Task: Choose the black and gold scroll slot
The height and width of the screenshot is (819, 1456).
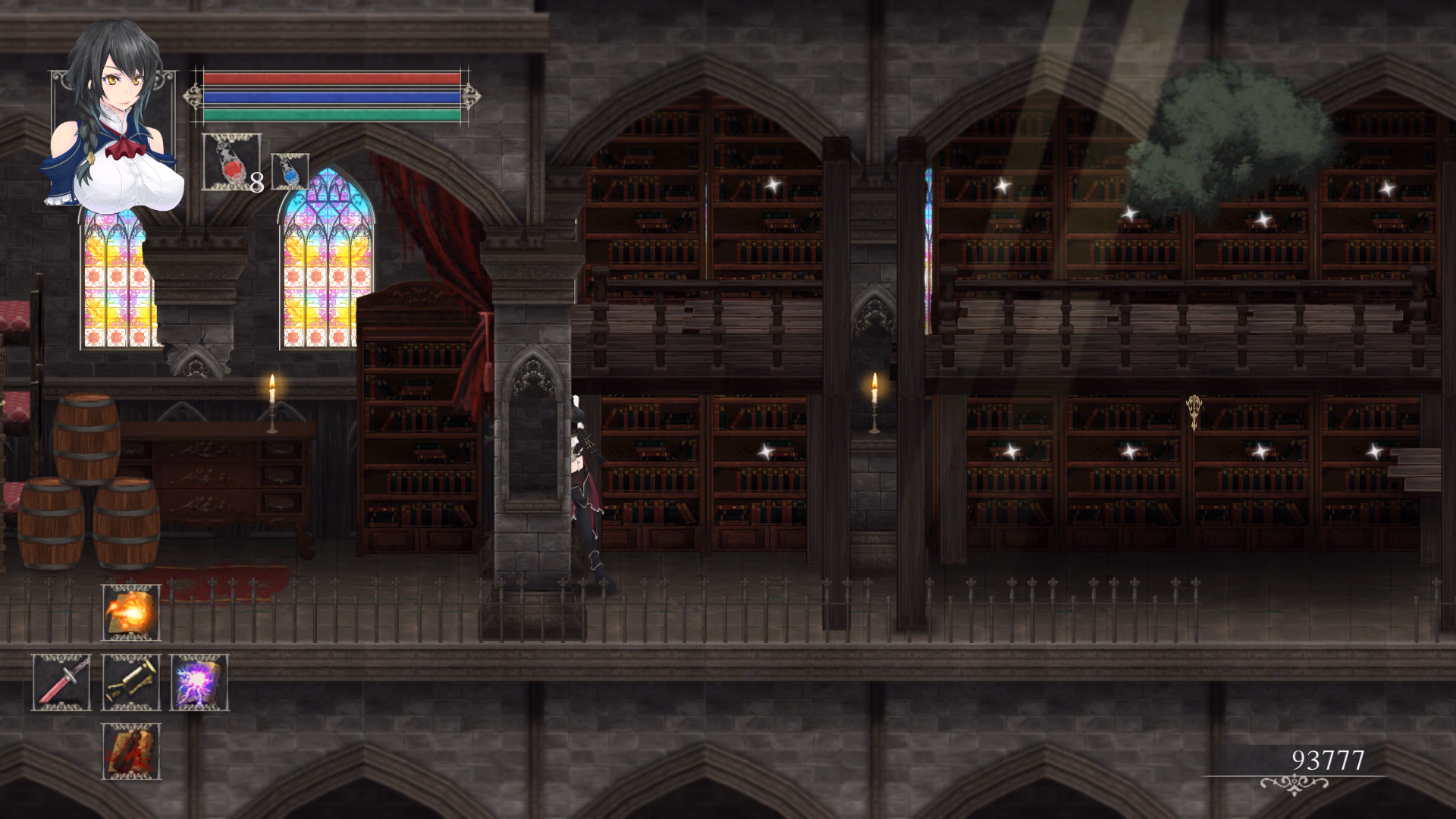Action: [131, 682]
